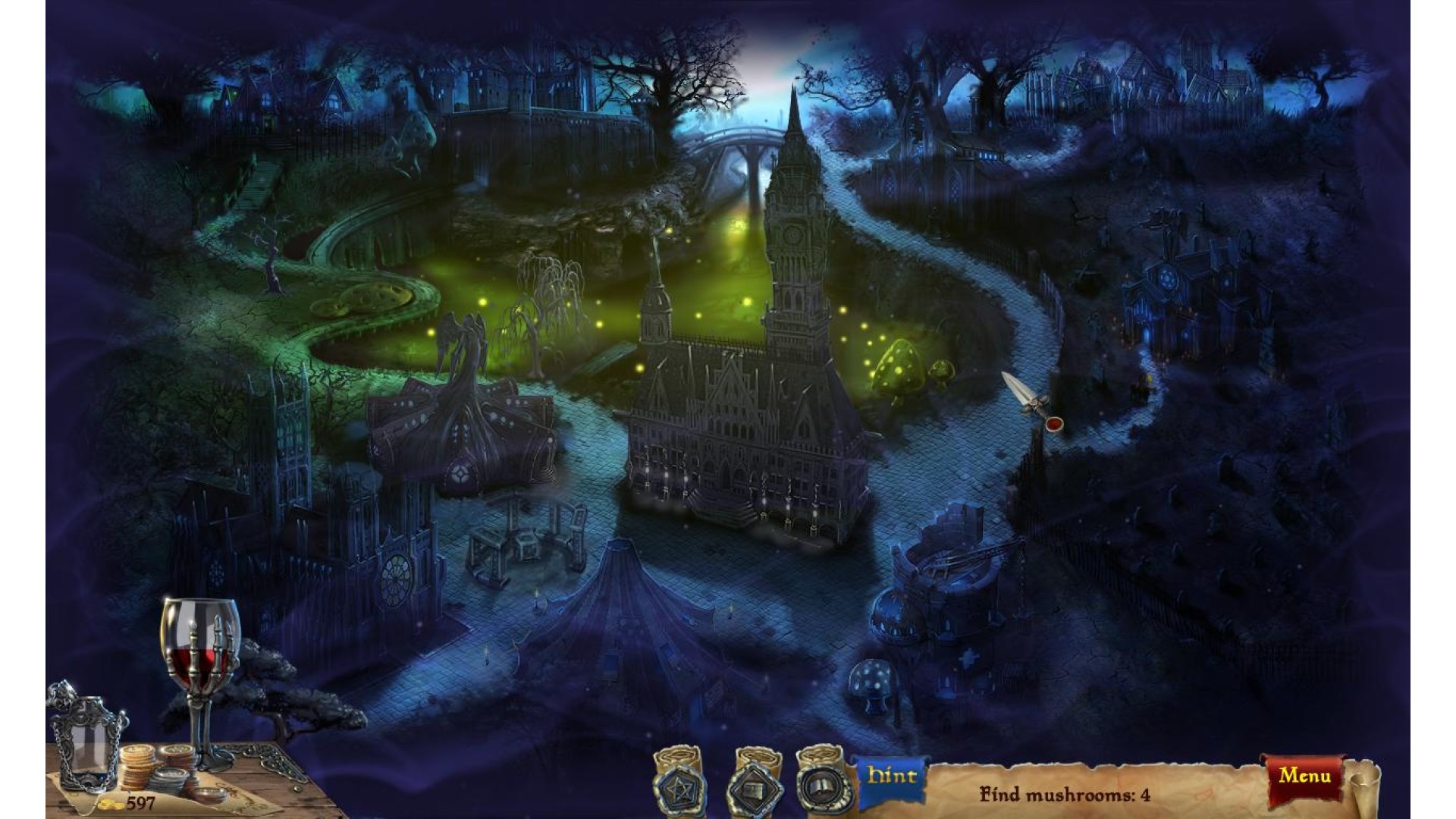Screen dimensions: 1456x819
Task: Click the Find mushrooms objective text
Action: pyautogui.click(x=1065, y=795)
